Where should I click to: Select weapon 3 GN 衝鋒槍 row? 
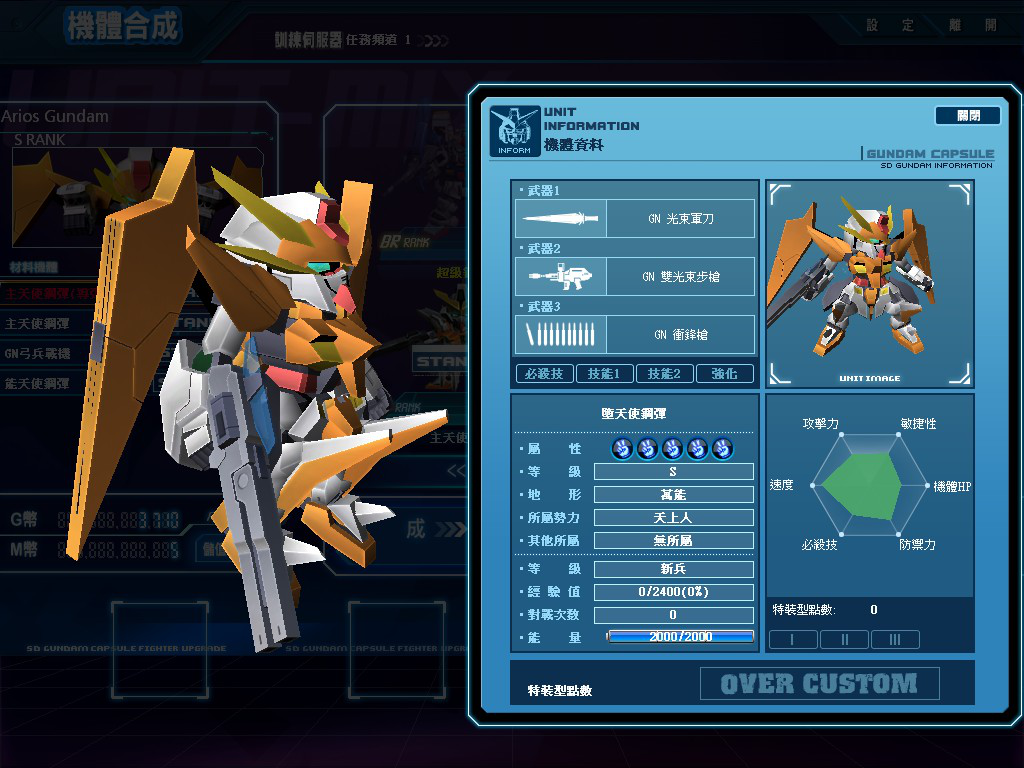pyautogui.click(x=635, y=335)
